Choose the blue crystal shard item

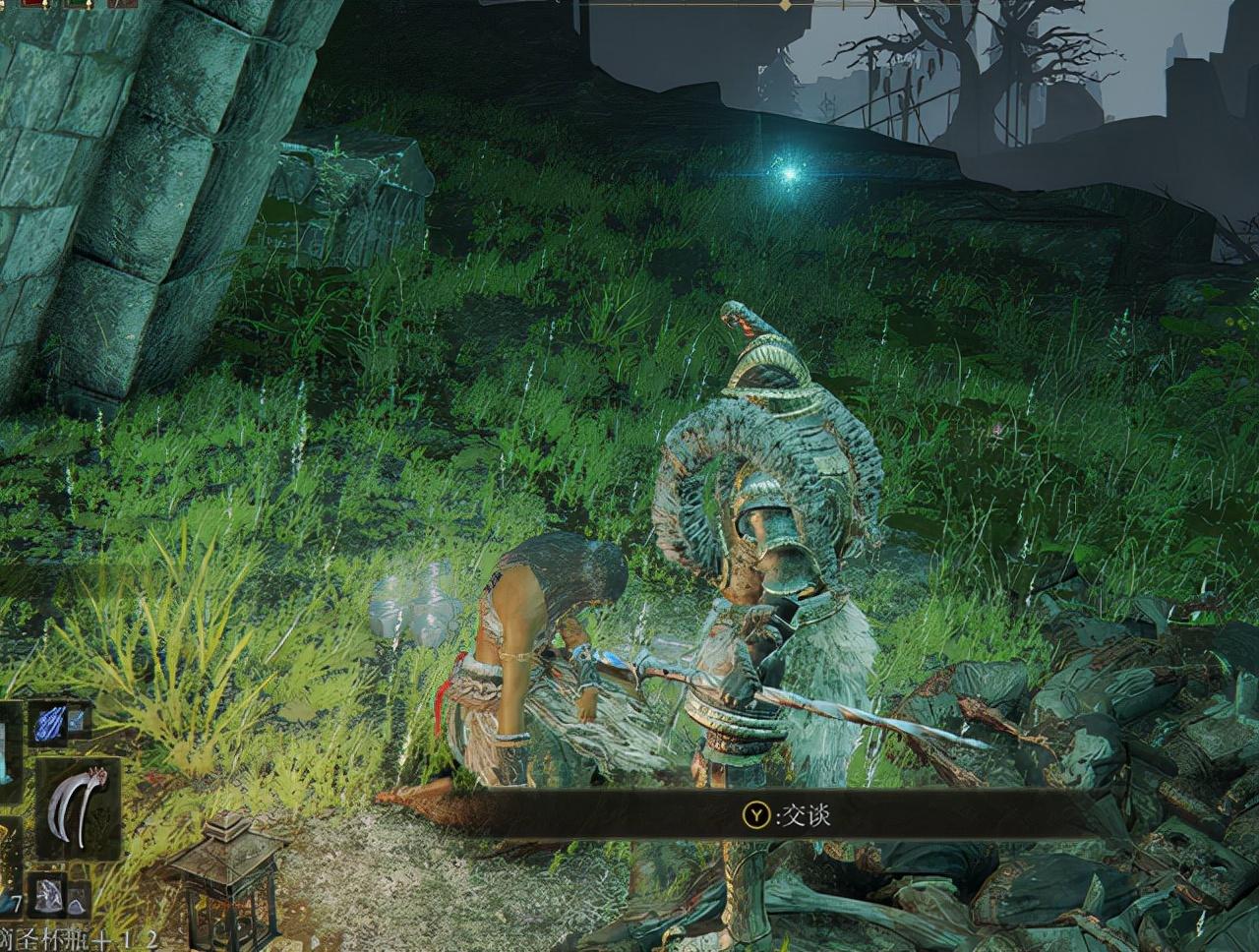pos(48,723)
